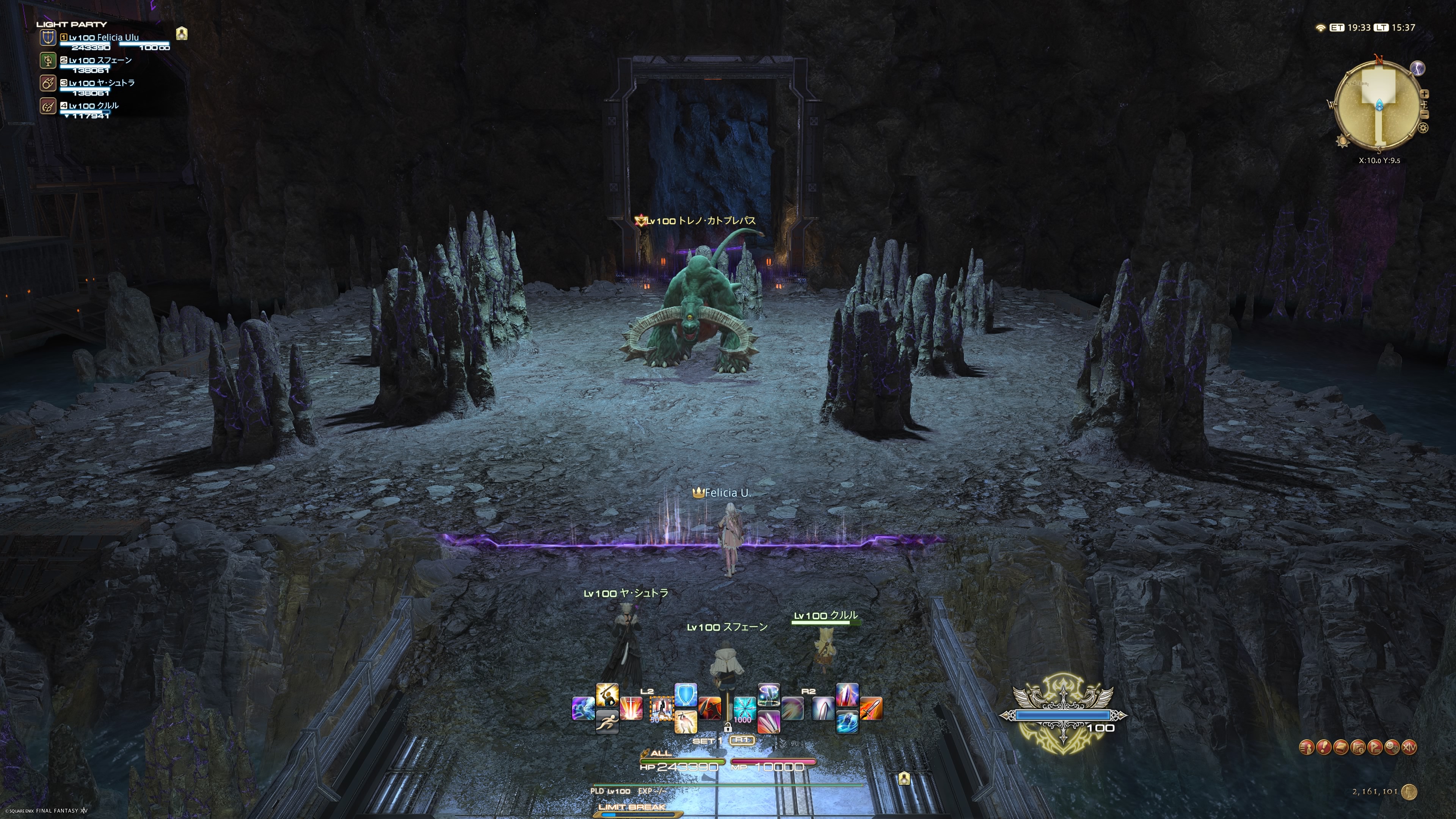Screen dimensions: 1456x819
Task: Zoom out the minimap with minus button
Action: click(1425, 115)
